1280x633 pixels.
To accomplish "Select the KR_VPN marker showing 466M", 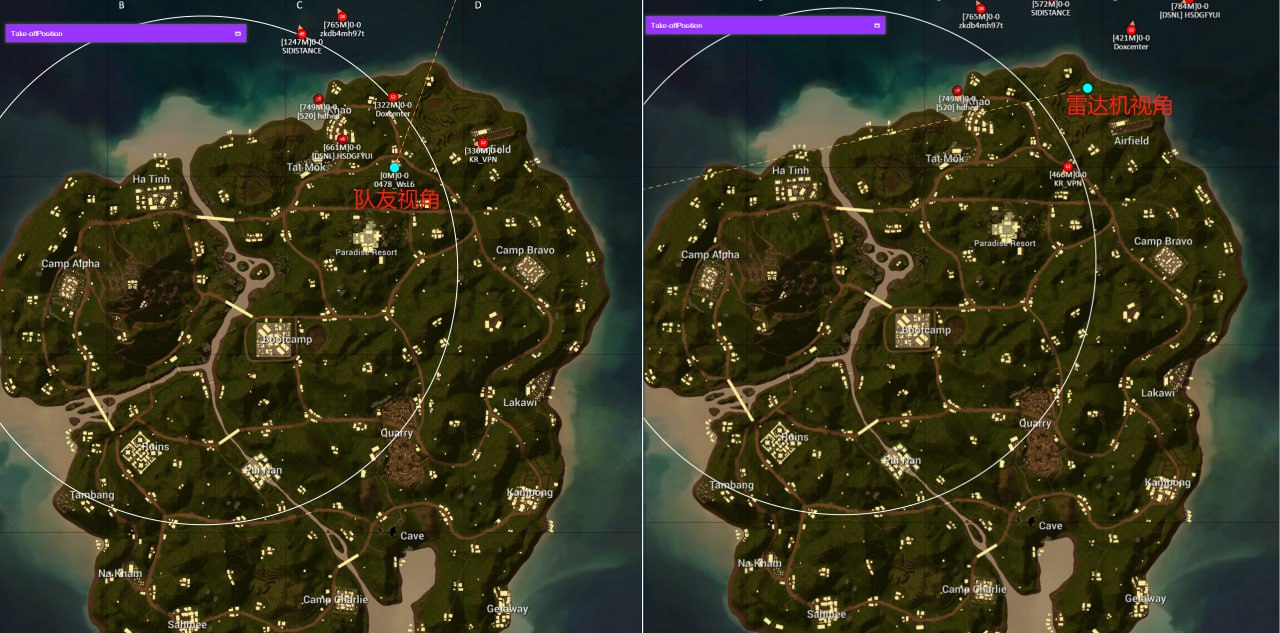I will point(1068,167).
